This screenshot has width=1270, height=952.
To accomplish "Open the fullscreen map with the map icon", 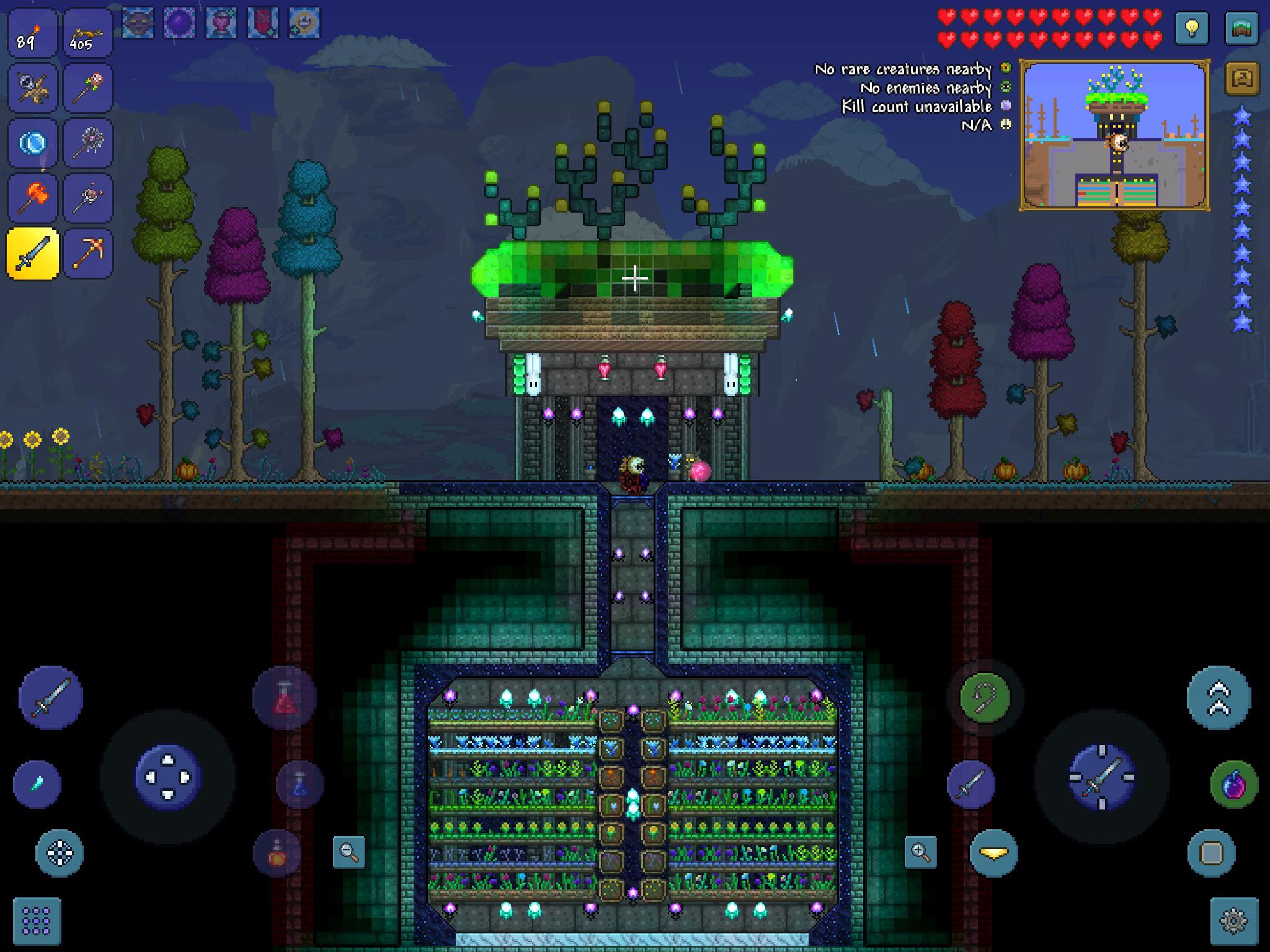I will (1242, 29).
